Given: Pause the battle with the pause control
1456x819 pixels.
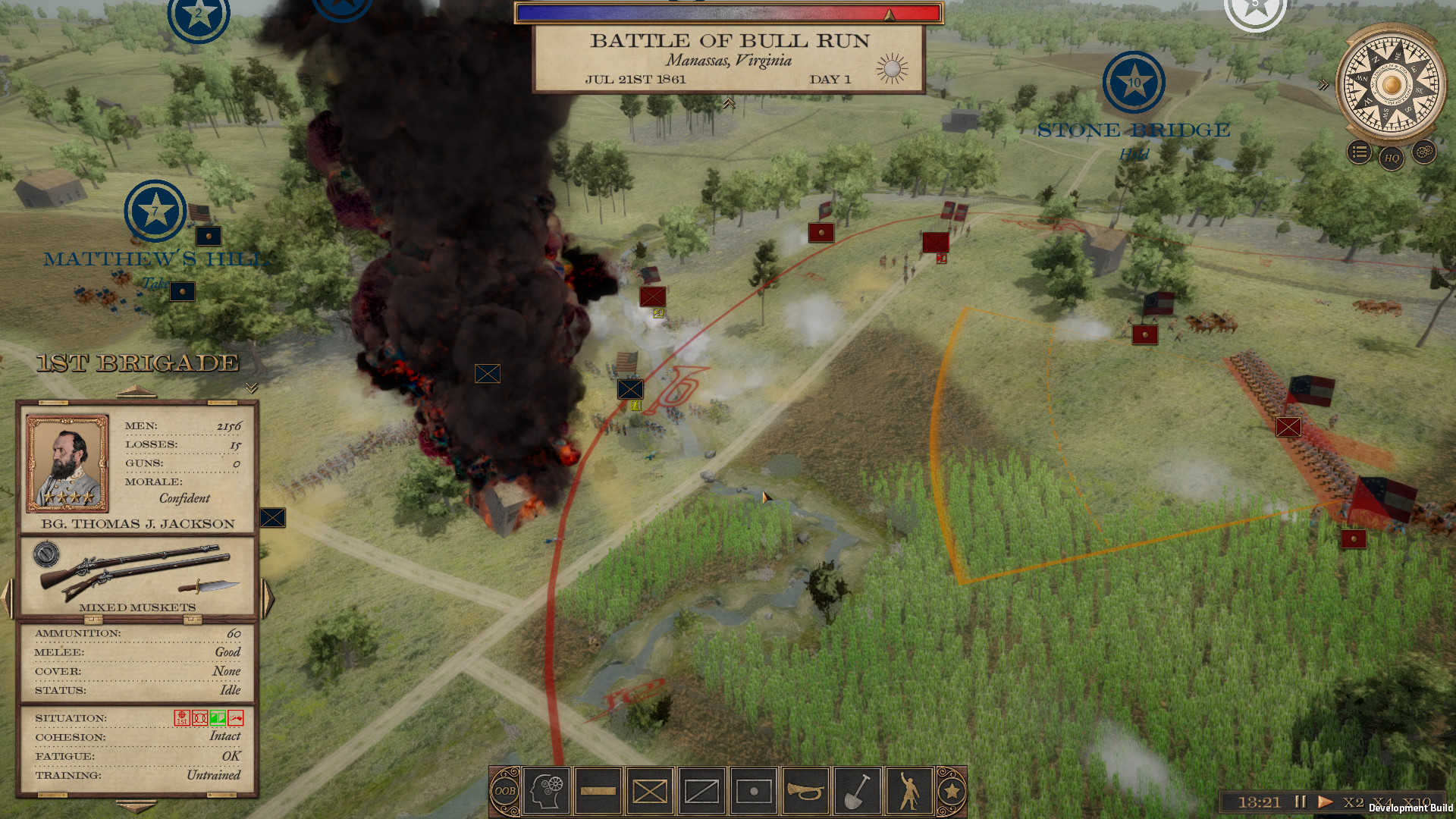Looking at the screenshot, I should (1300, 801).
